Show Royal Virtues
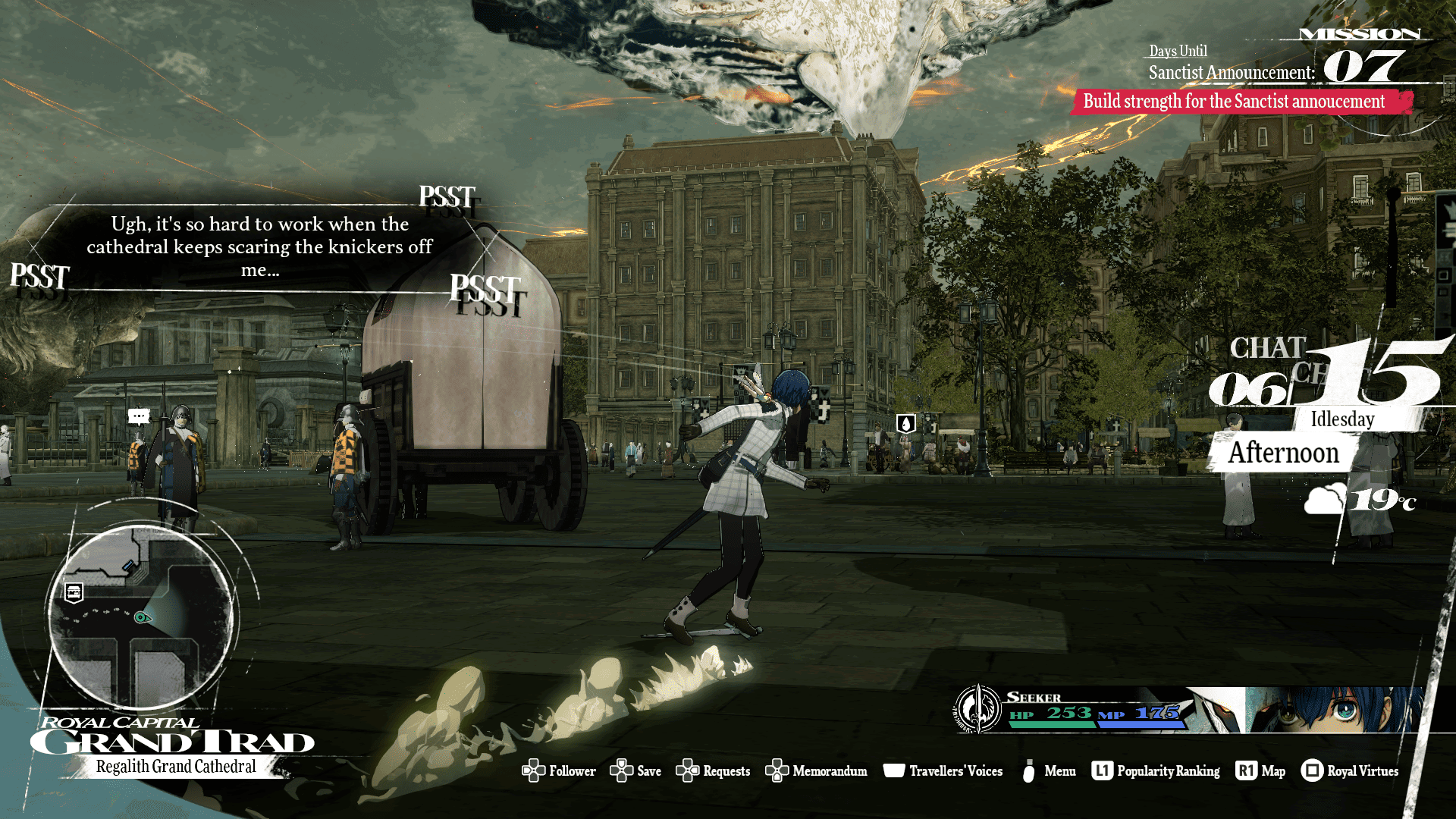Image resolution: width=1456 pixels, height=819 pixels. click(1350, 771)
